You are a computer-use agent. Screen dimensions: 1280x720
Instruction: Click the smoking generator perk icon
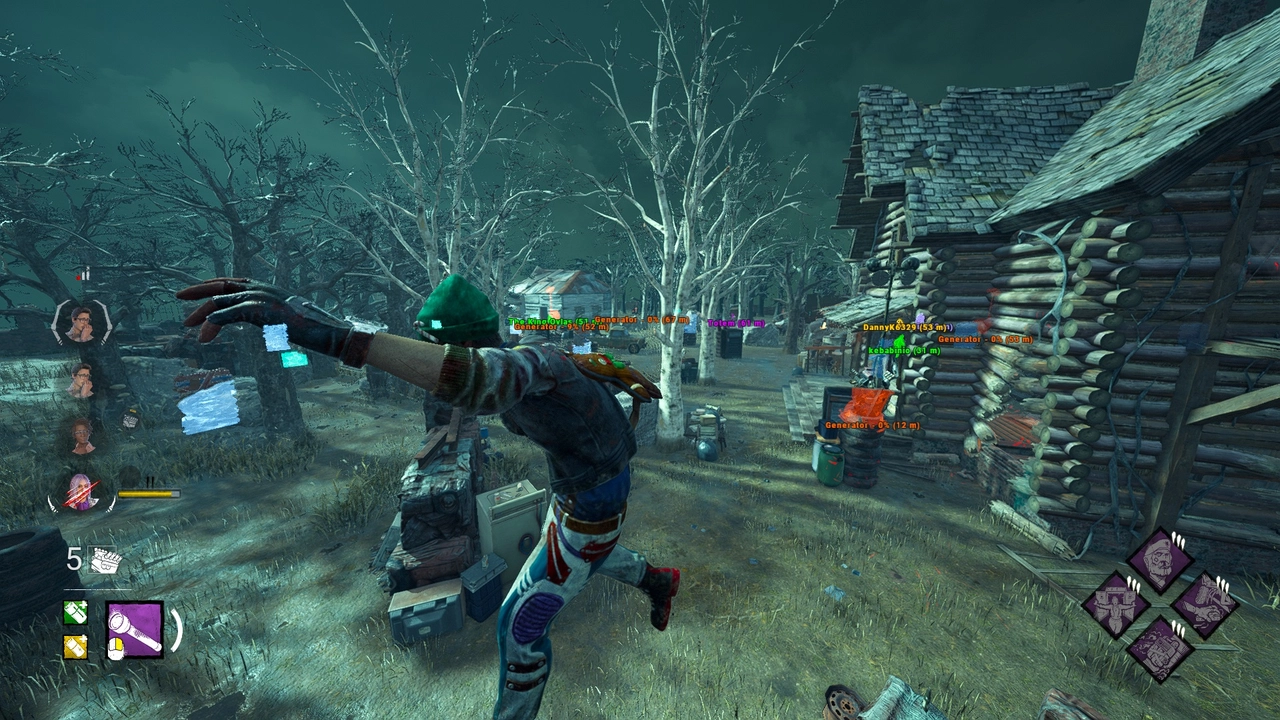(1160, 648)
